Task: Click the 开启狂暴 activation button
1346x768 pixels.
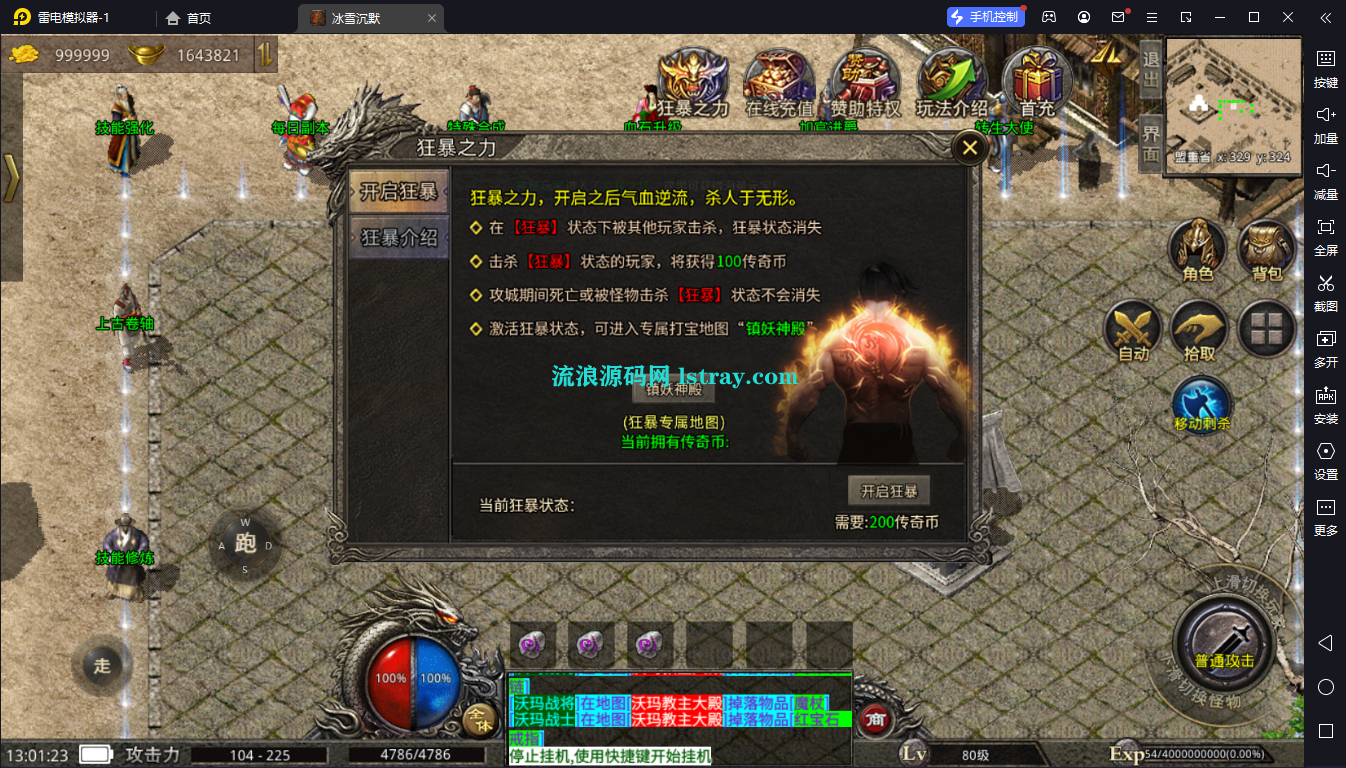Action: (889, 491)
